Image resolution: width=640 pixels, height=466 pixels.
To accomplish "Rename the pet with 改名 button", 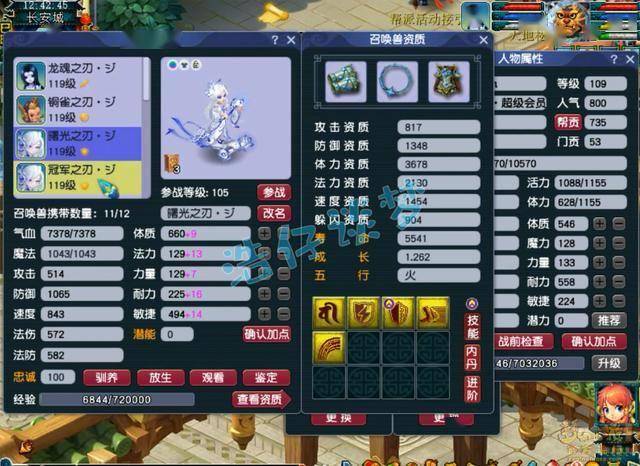I will [273, 213].
